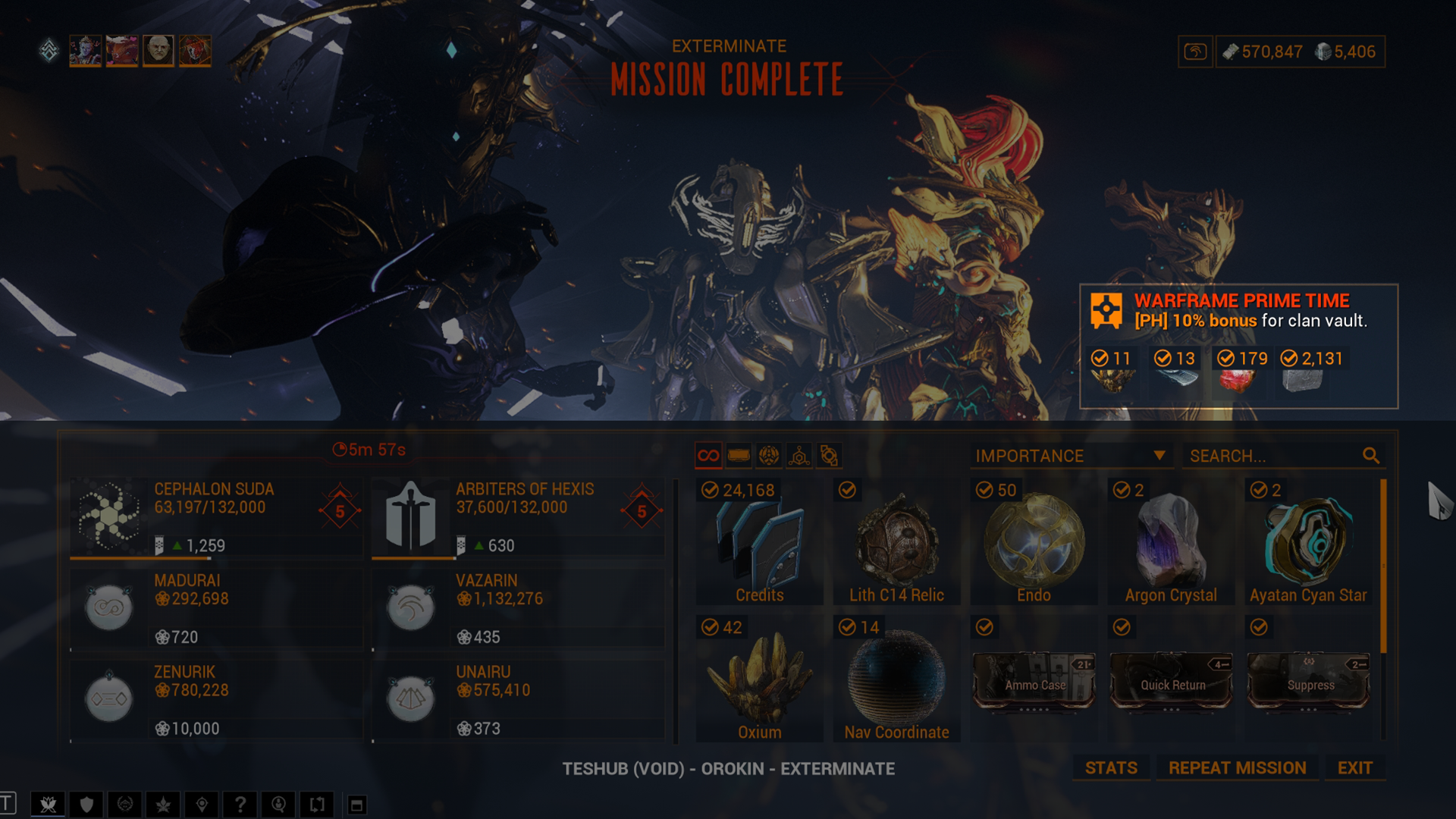The image size is (1456, 819).
Task: Open the question mark help icon
Action: (x=240, y=805)
